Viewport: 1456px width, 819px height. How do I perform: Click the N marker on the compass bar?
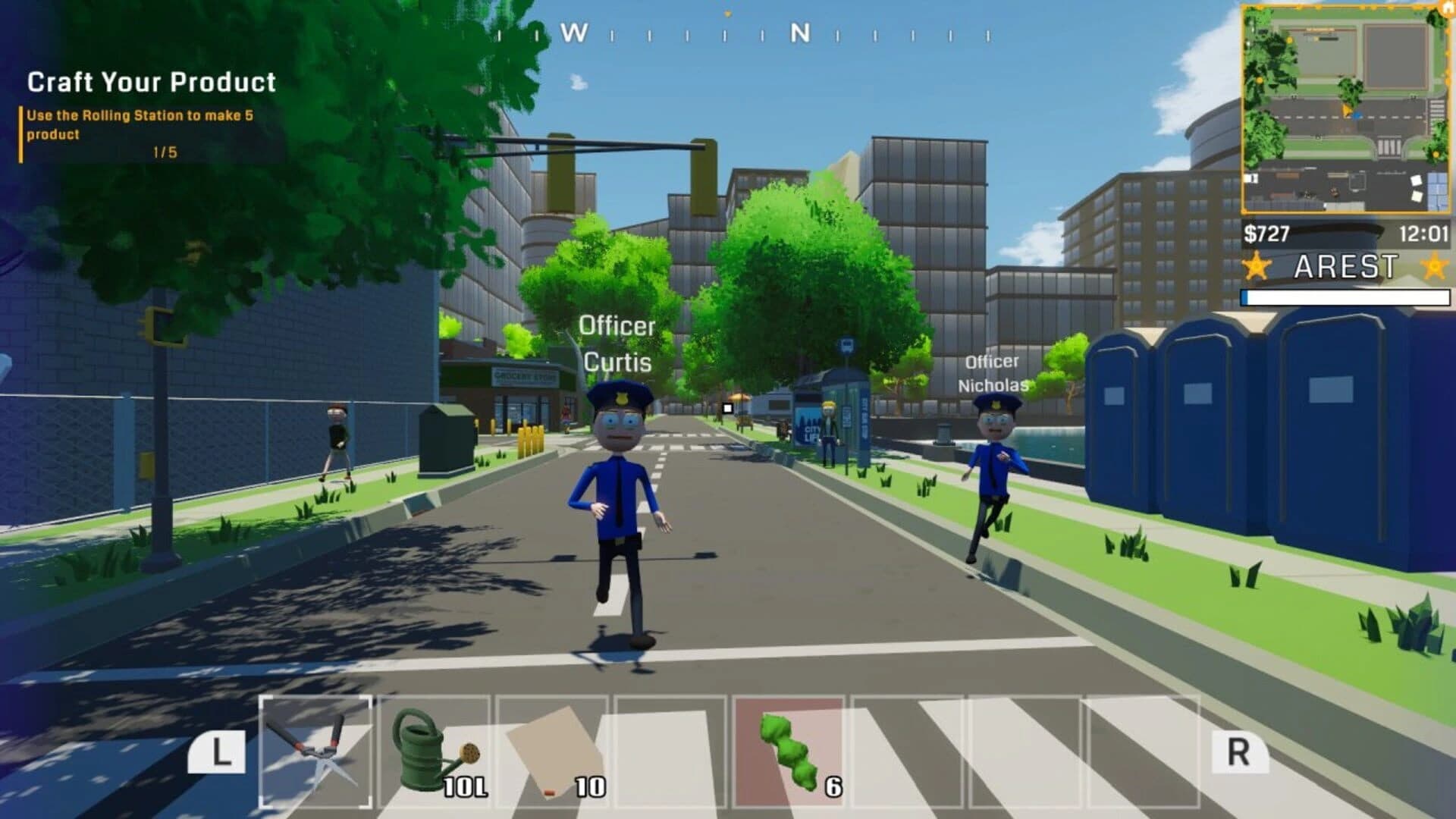(798, 33)
